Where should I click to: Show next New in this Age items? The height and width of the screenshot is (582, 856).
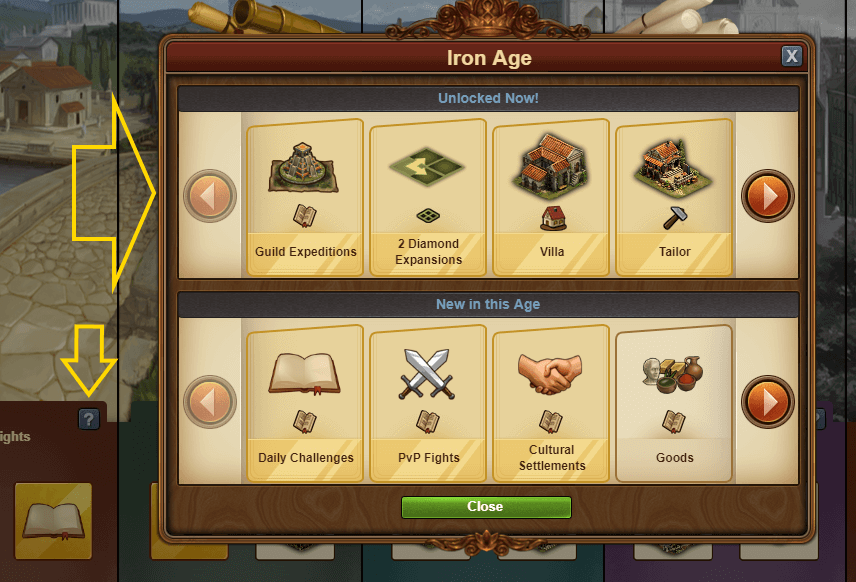[768, 402]
